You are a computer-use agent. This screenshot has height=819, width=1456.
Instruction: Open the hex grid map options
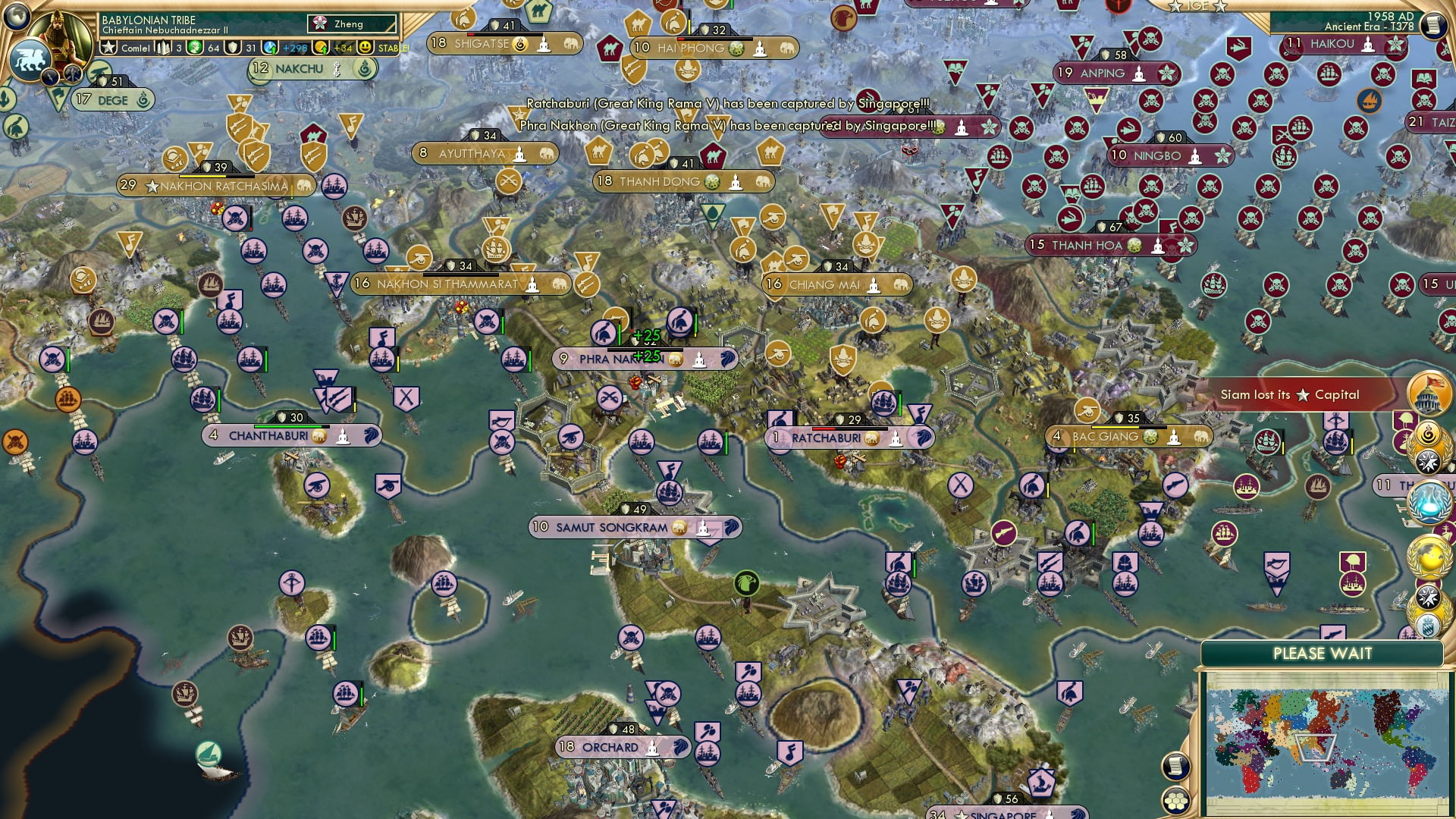(1175, 801)
